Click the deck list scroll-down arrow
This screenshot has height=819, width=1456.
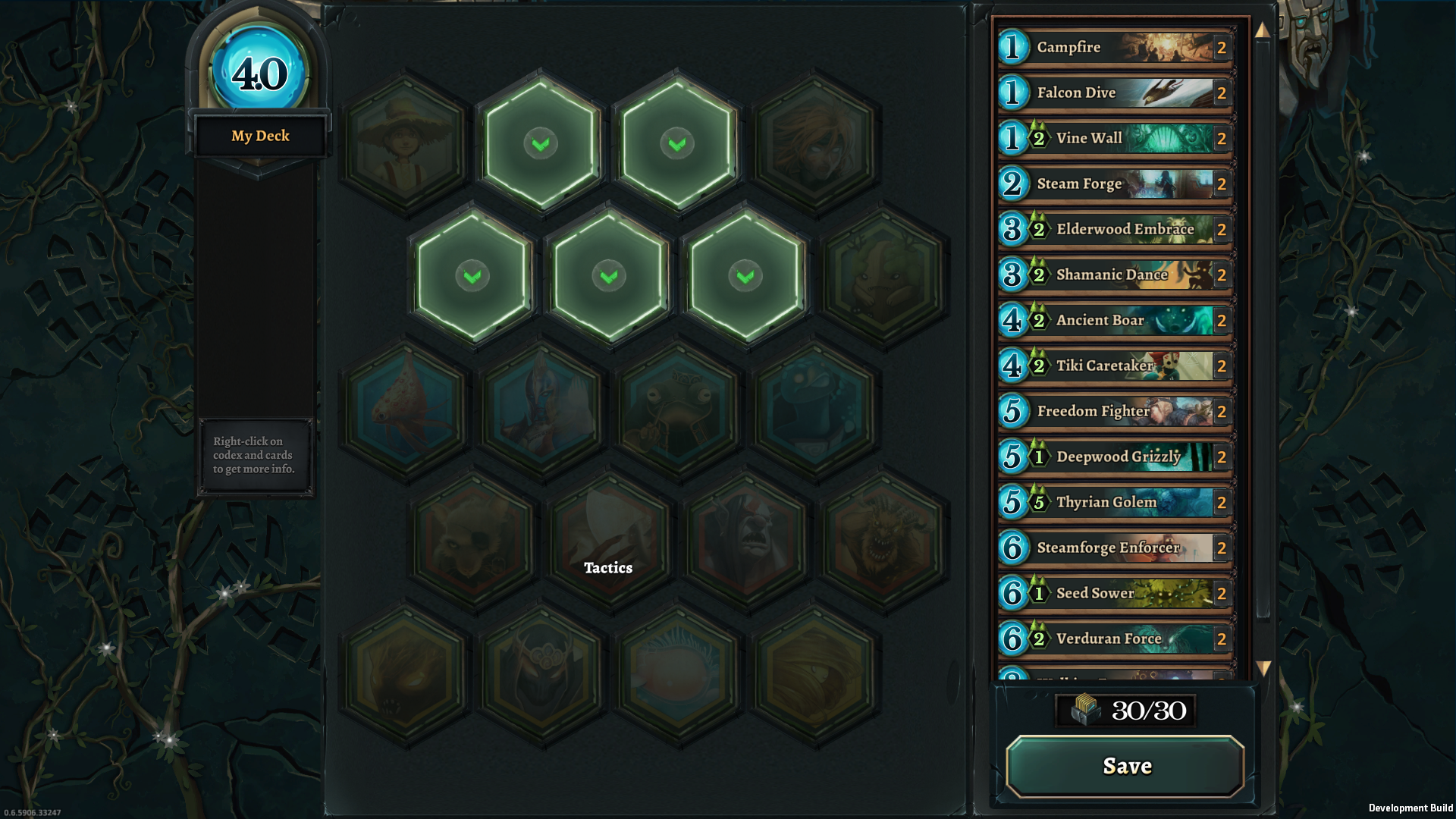click(1263, 668)
